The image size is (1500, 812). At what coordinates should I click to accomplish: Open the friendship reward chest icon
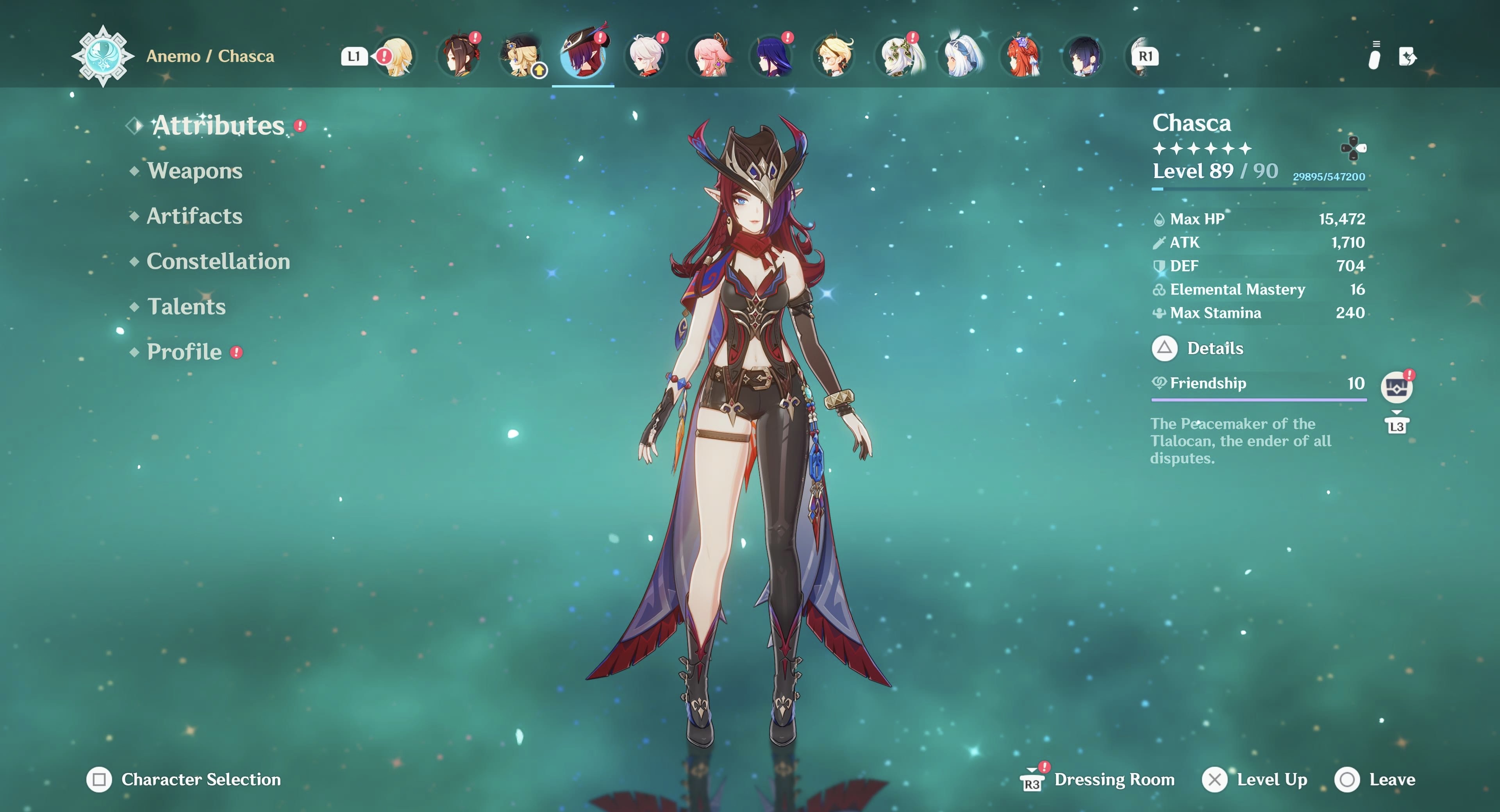coord(1396,387)
